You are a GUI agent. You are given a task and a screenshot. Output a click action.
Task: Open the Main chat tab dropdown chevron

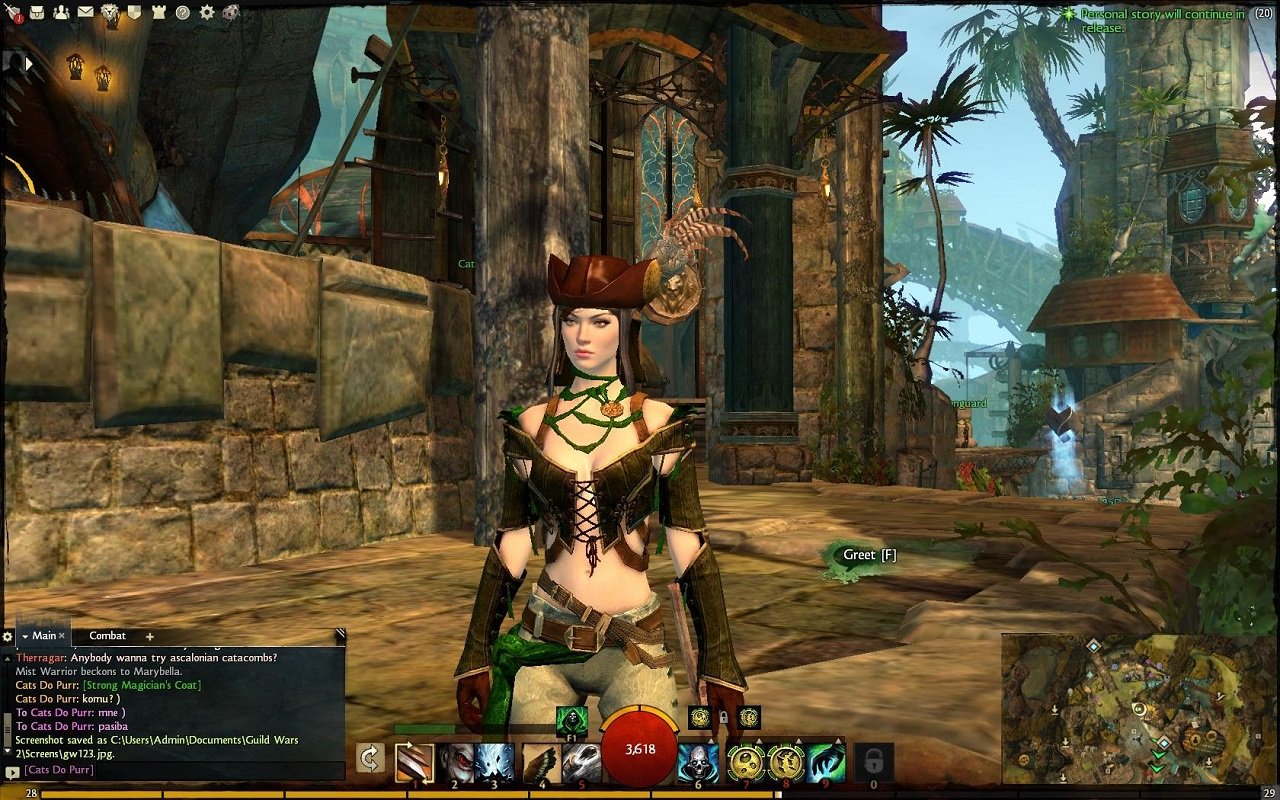24,635
